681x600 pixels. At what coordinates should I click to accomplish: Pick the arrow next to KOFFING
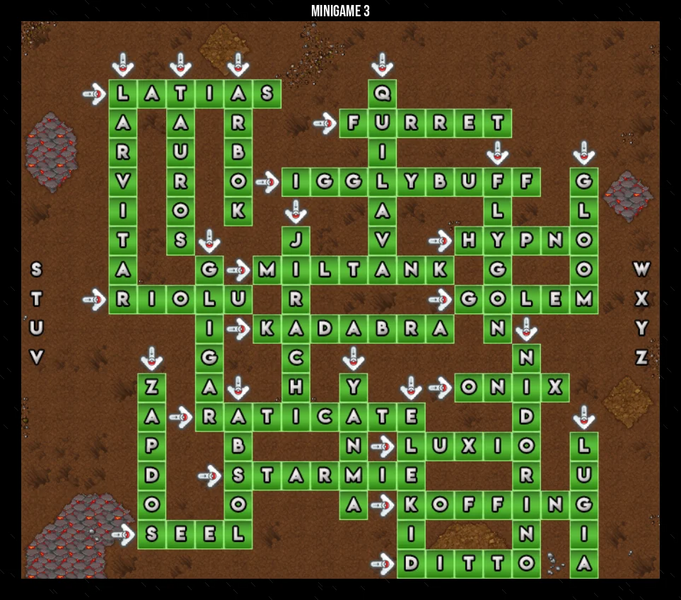tap(383, 504)
